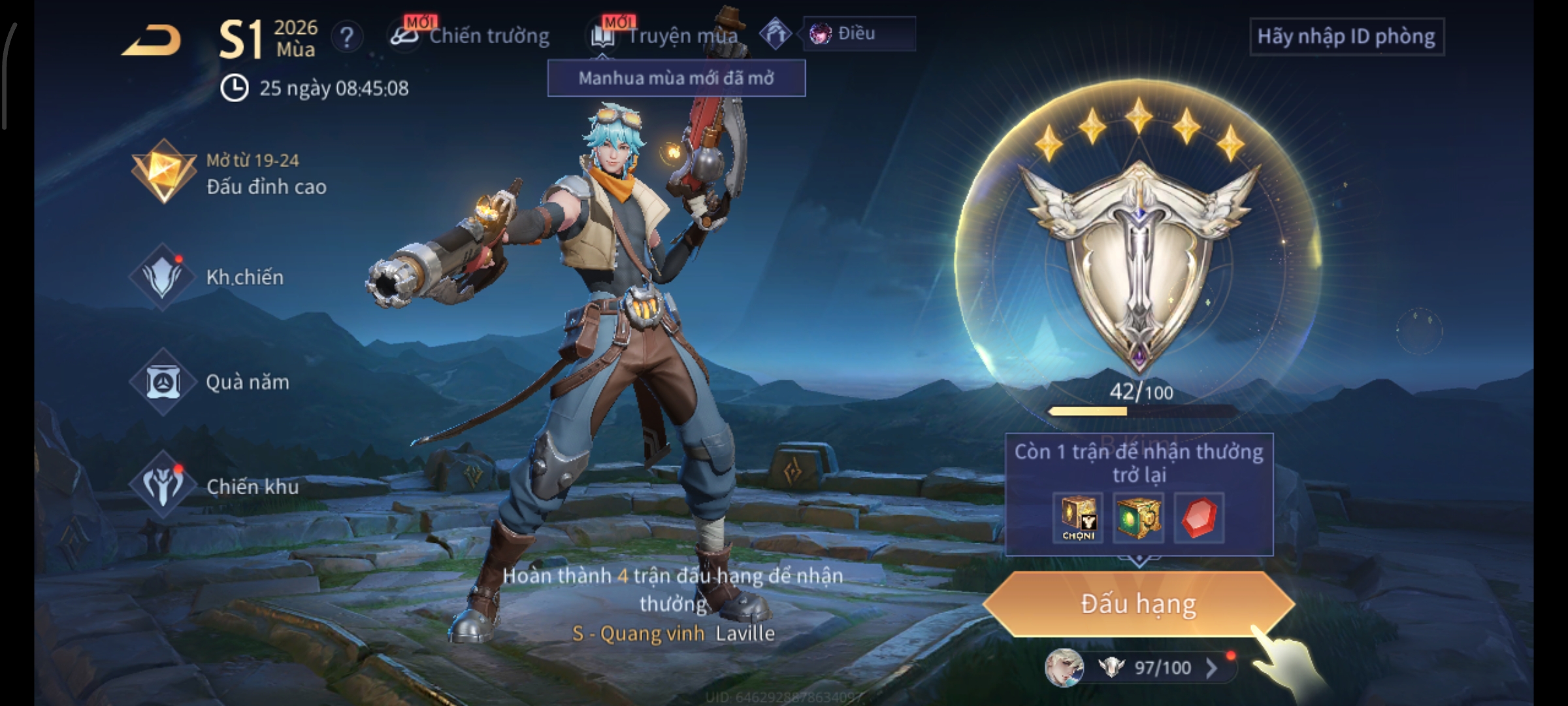The width and height of the screenshot is (1568, 706).
Task: Go back with the return arrow
Action: tap(152, 41)
